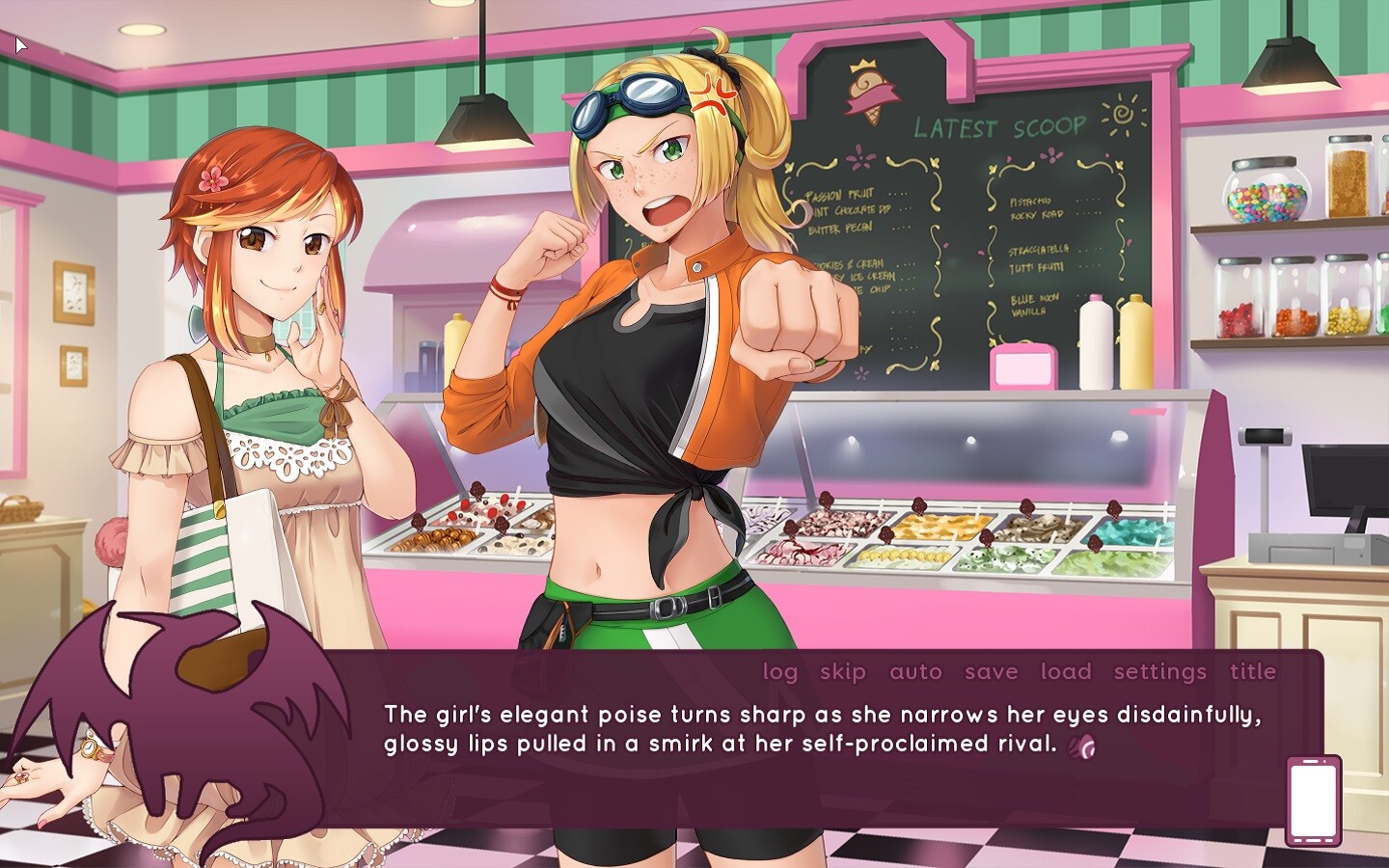This screenshot has height=868, width=1389.
Task: Open the save game screen
Action: (992, 671)
